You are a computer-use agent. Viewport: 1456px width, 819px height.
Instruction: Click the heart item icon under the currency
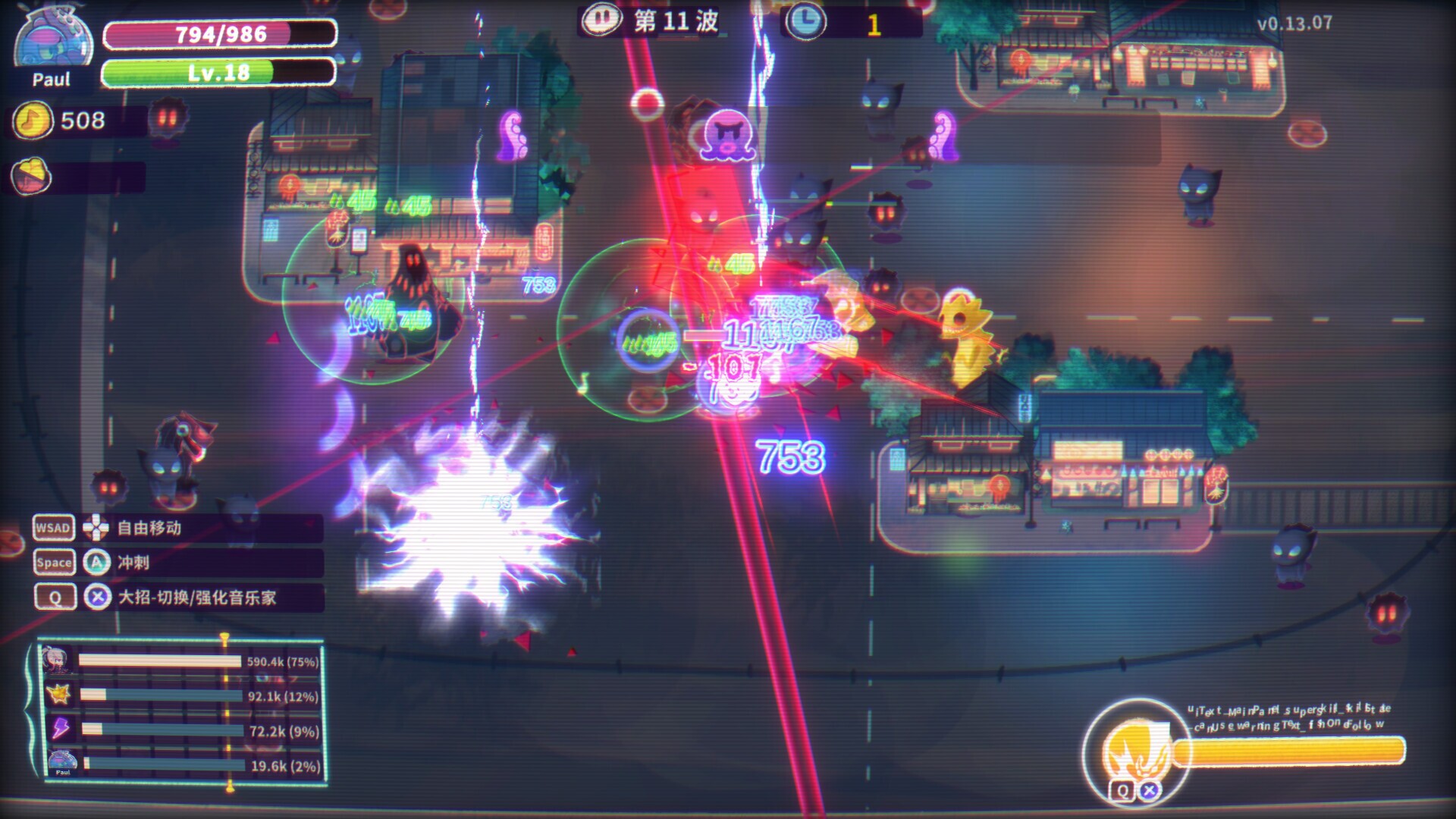tap(31, 177)
